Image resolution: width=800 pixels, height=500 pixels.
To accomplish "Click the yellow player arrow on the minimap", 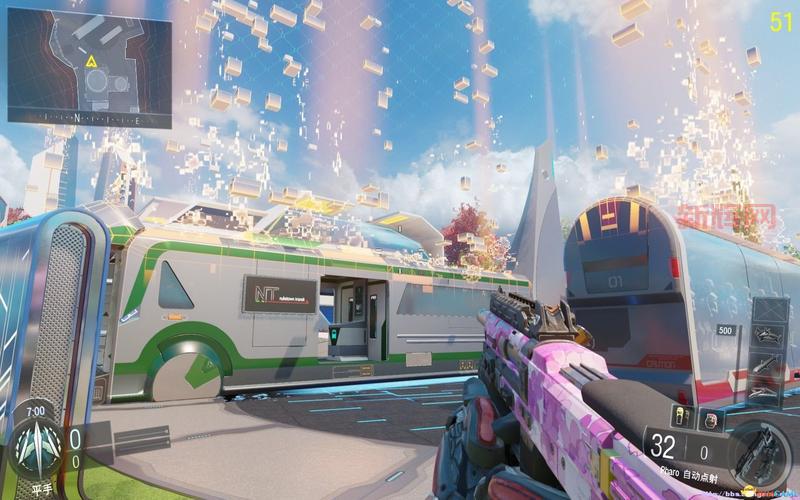I will (x=91, y=62).
